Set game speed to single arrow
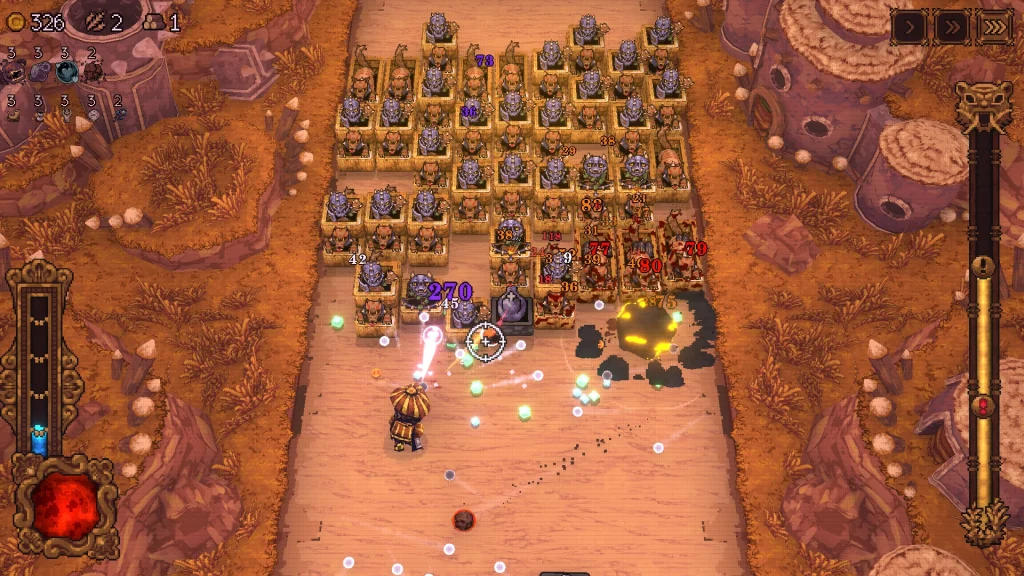Screen dimensions: 1024x576 click(x=907, y=27)
